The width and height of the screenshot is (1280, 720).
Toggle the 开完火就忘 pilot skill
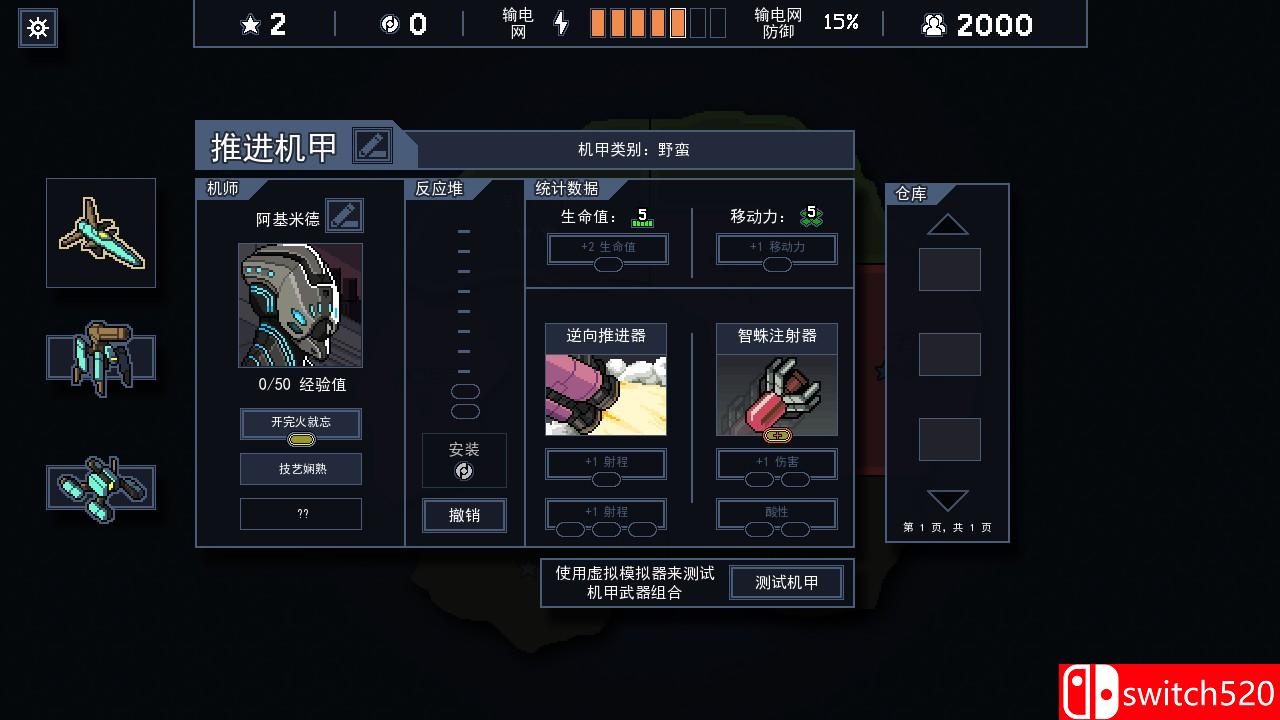(300, 423)
